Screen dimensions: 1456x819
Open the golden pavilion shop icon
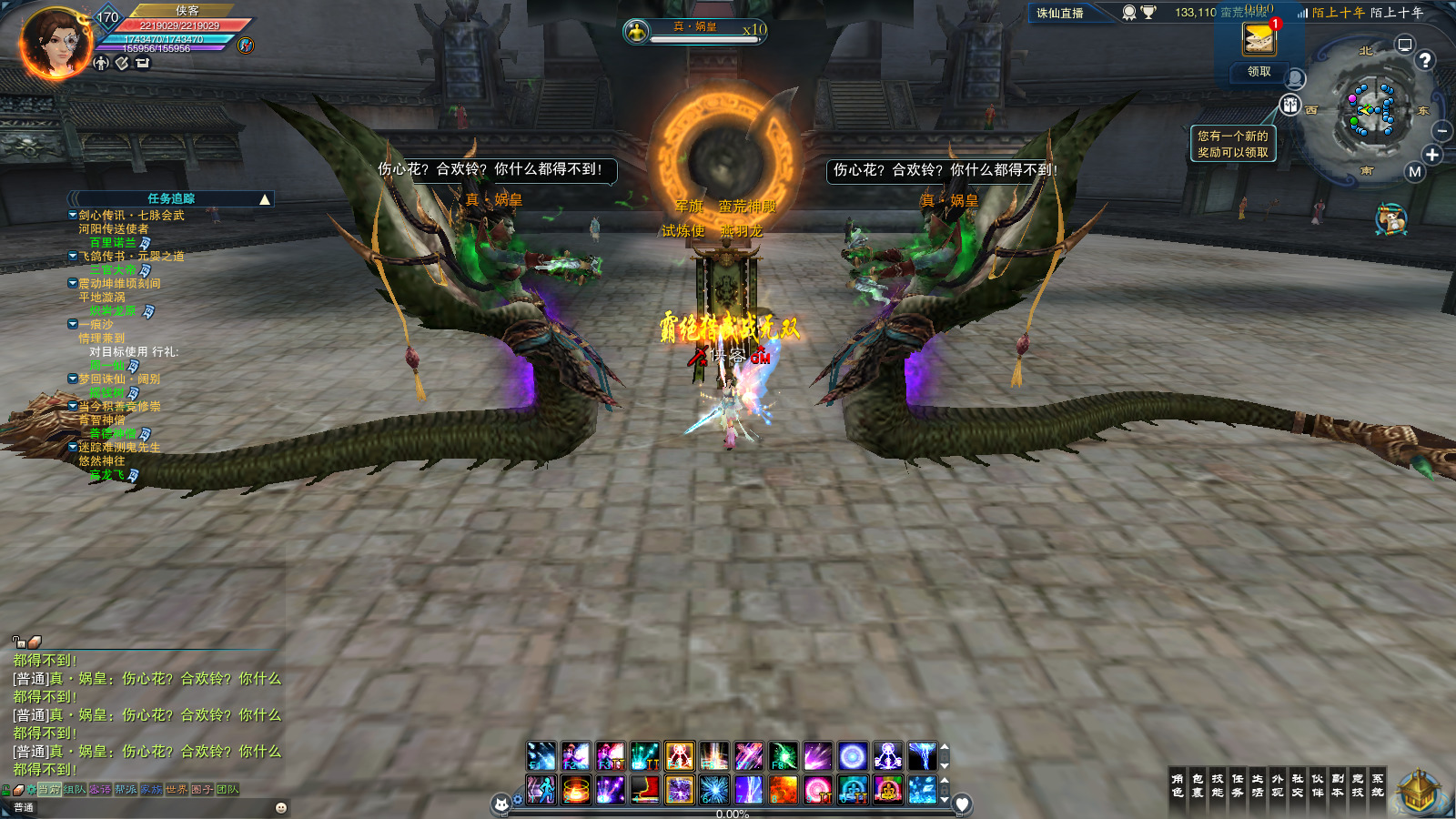(x=1417, y=792)
